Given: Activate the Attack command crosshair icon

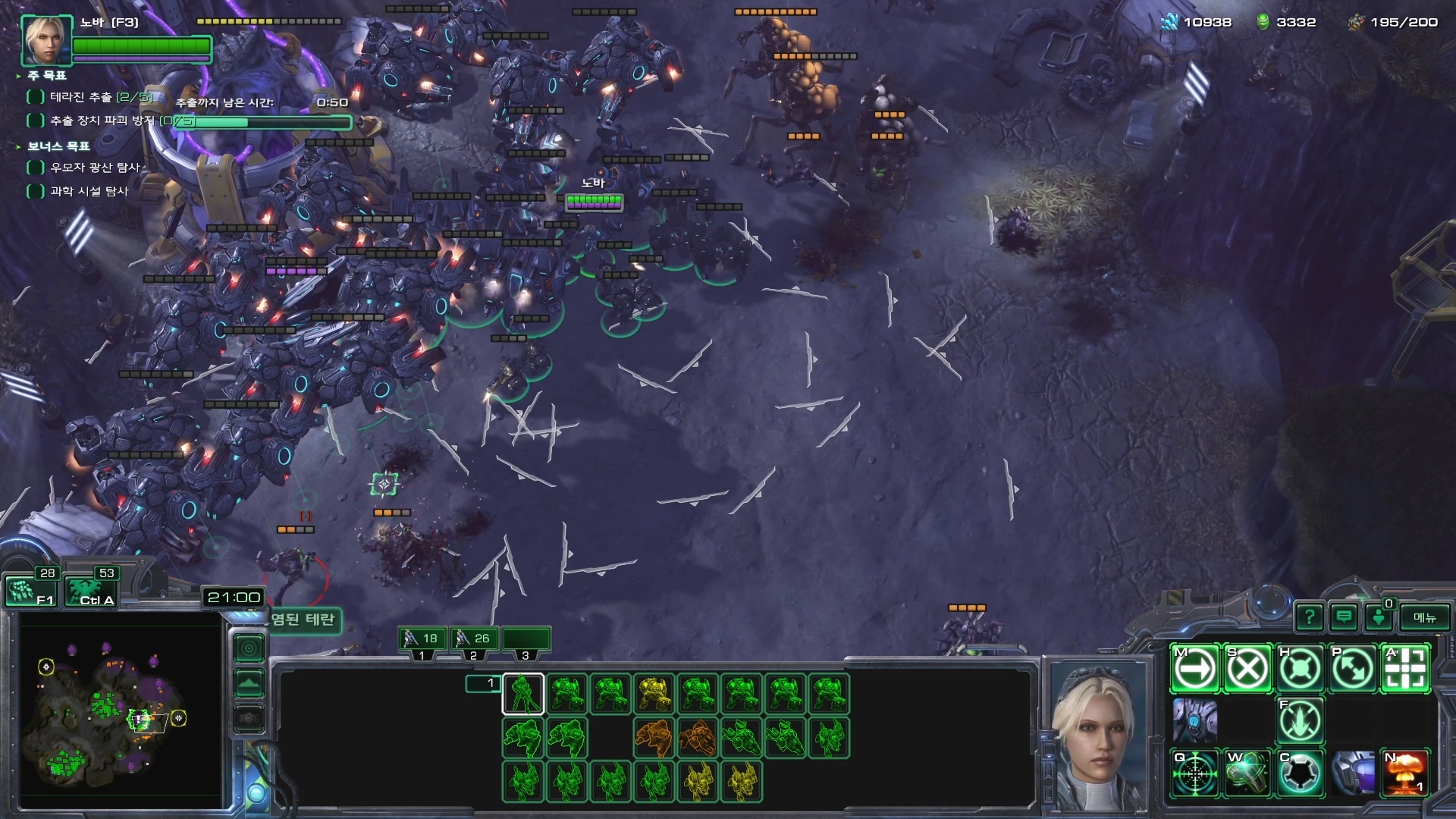Looking at the screenshot, I should tap(1405, 669).
